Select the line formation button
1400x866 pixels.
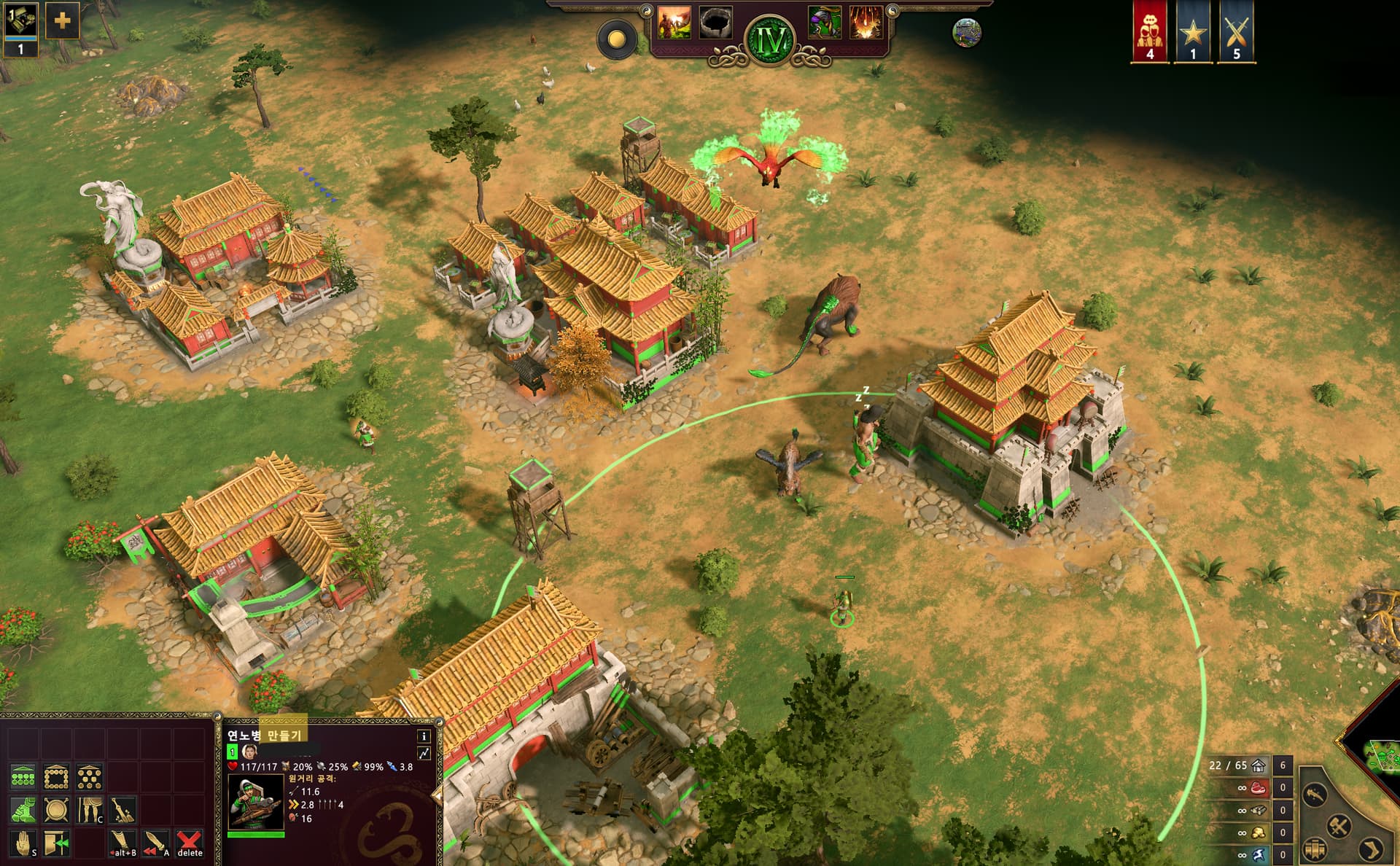click(x=23, y=777)
